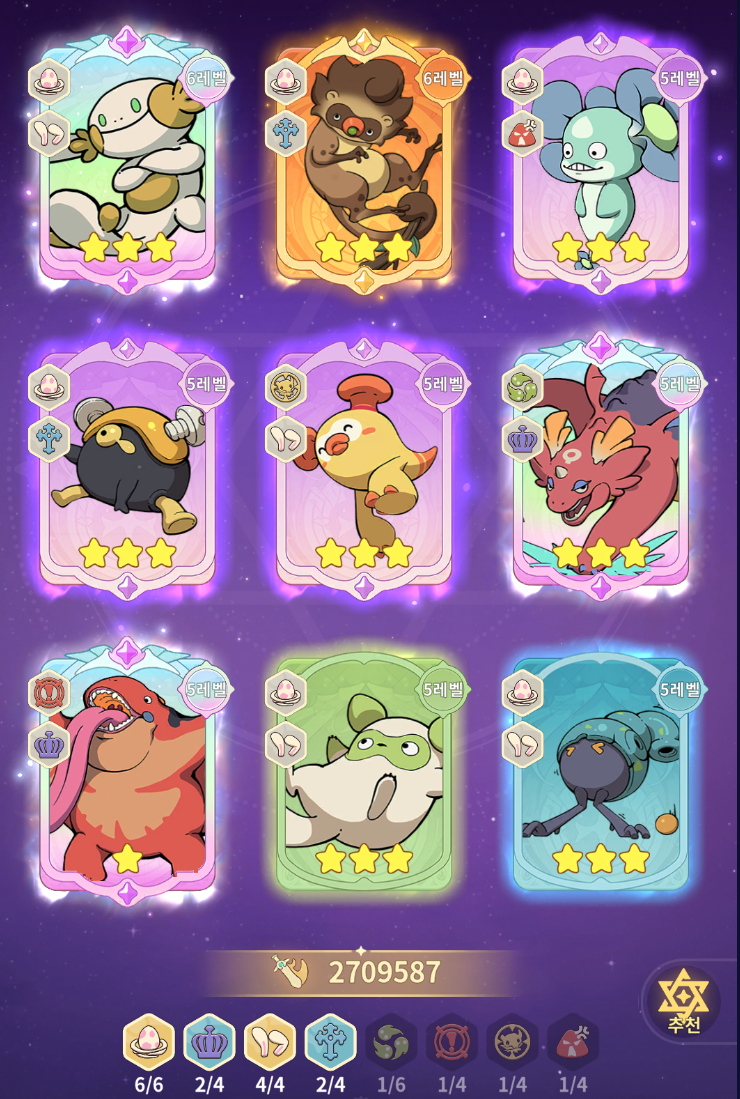This screenshot has width=740, height=1099.
Task: Open the purple crown synergy icon
Action: click(x=209, y=1042)
